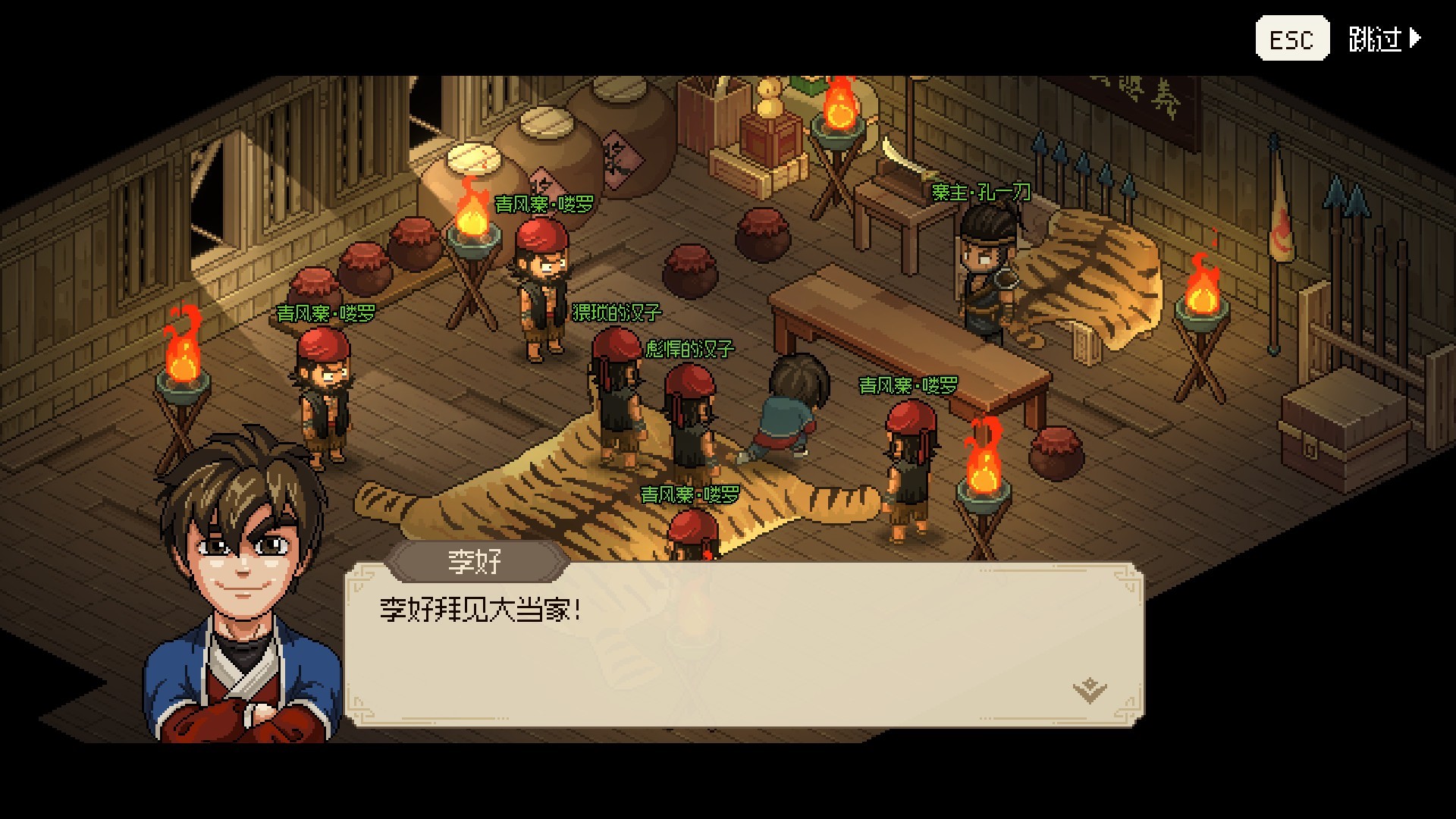1456x819 pixels.
Task: Advance dialogue using the down-arrow indicator
Action: coord(1090,690)
